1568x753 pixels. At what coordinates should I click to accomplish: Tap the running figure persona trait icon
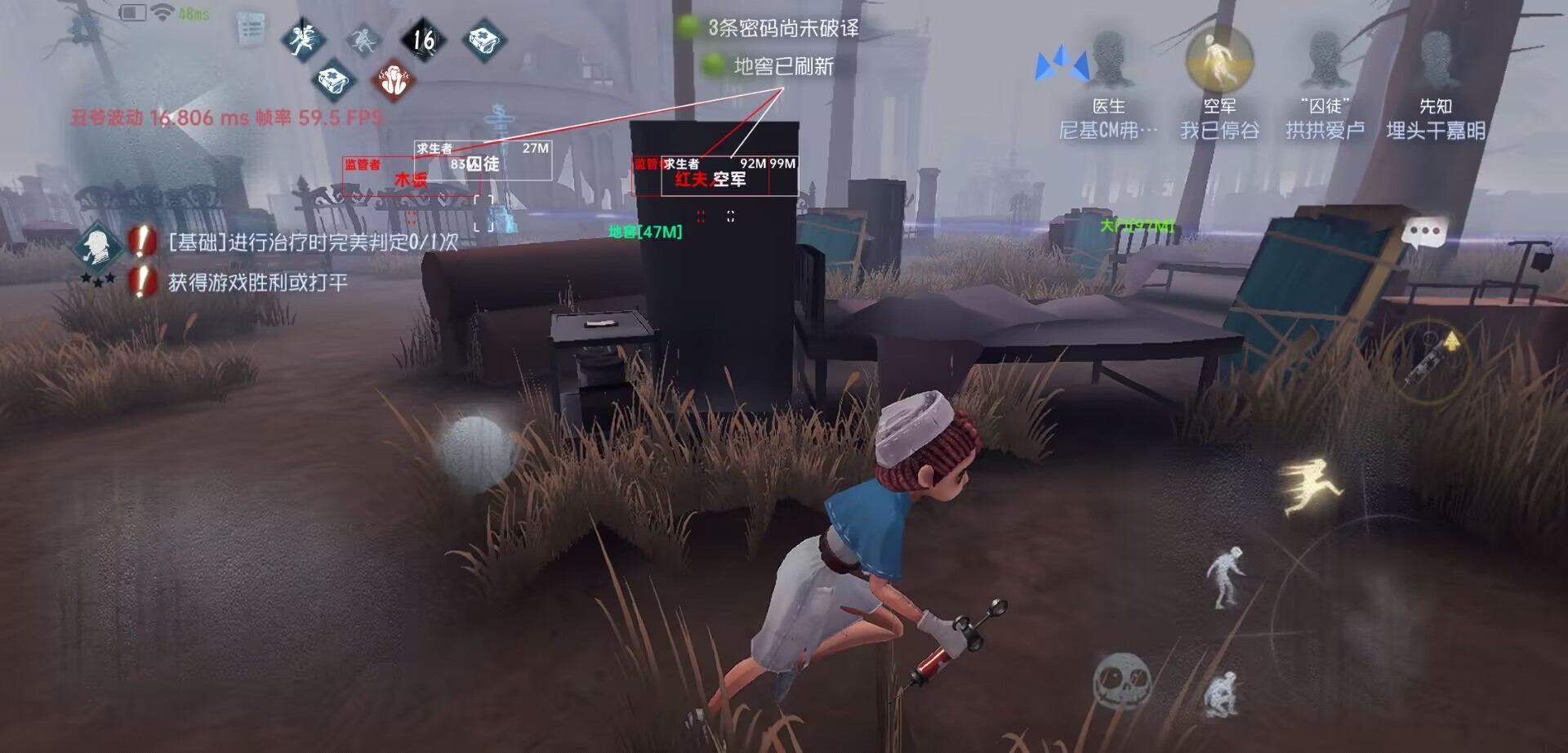click(x=304, y=38)
